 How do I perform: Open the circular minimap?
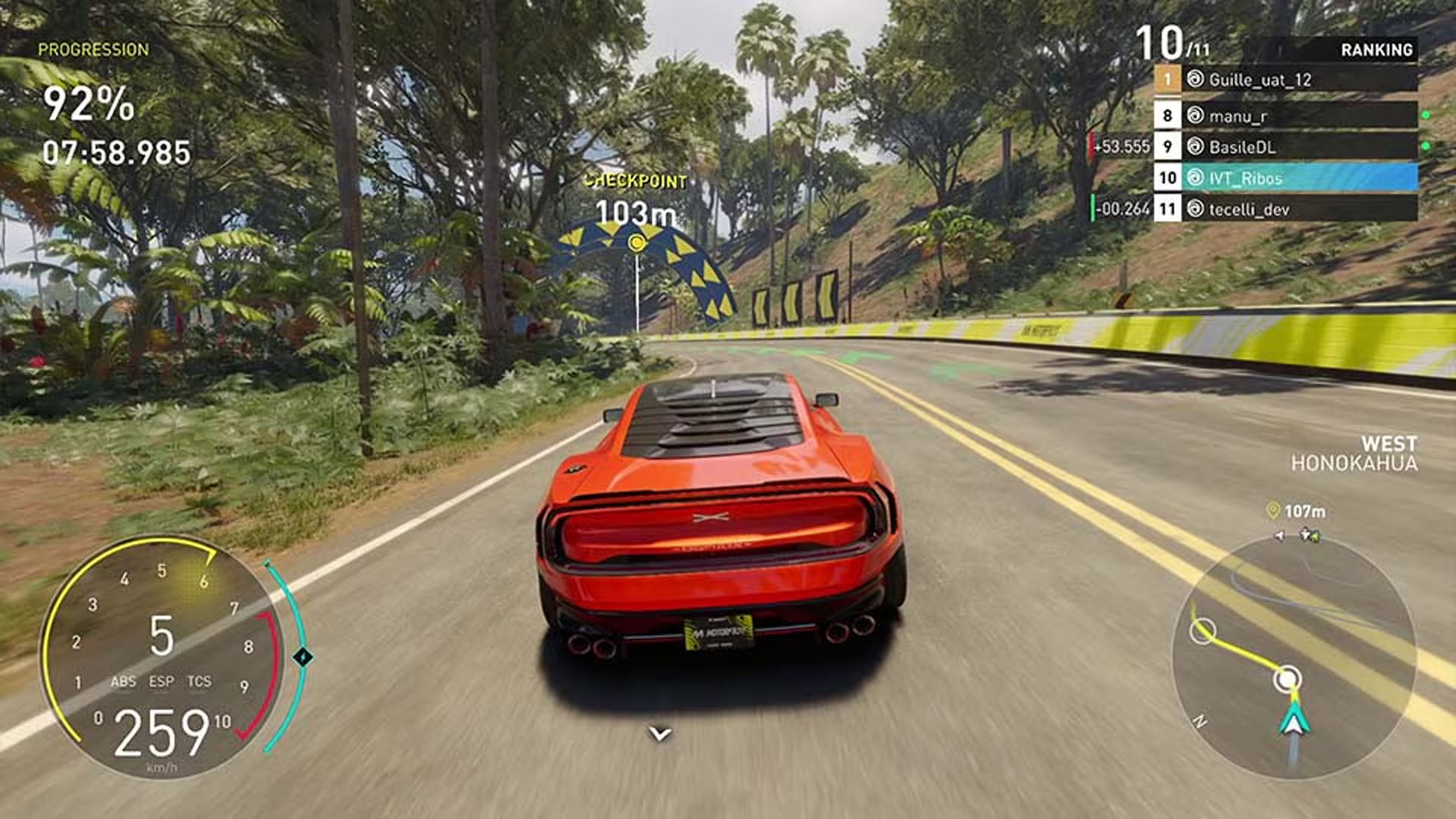coord(1294,658)
